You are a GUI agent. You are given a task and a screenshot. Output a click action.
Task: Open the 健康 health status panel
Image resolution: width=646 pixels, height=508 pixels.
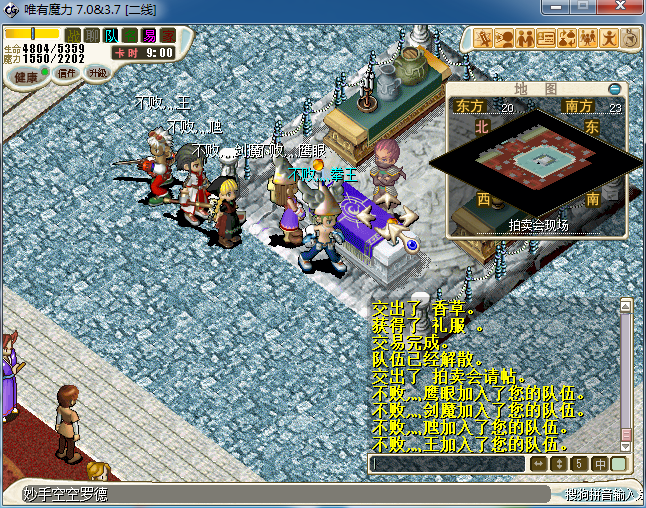click(x=26, y=77)
